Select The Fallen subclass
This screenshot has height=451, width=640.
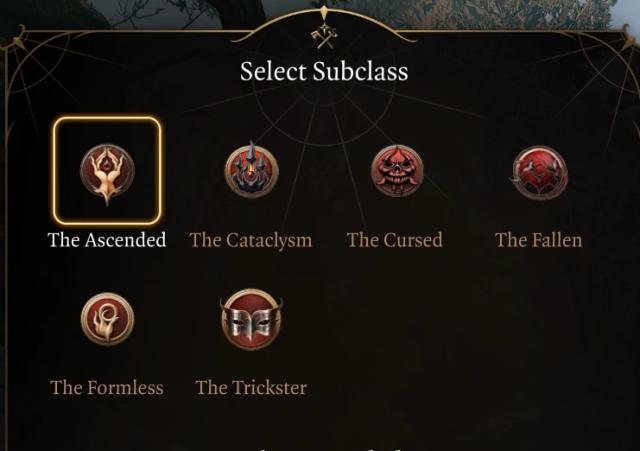tap(539, 172)
